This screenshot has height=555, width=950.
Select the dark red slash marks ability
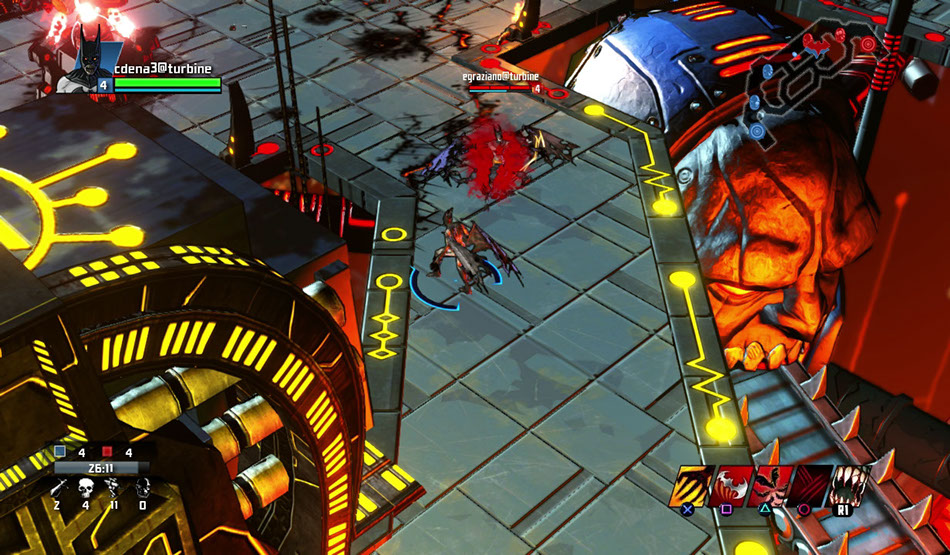click(812, 482)
